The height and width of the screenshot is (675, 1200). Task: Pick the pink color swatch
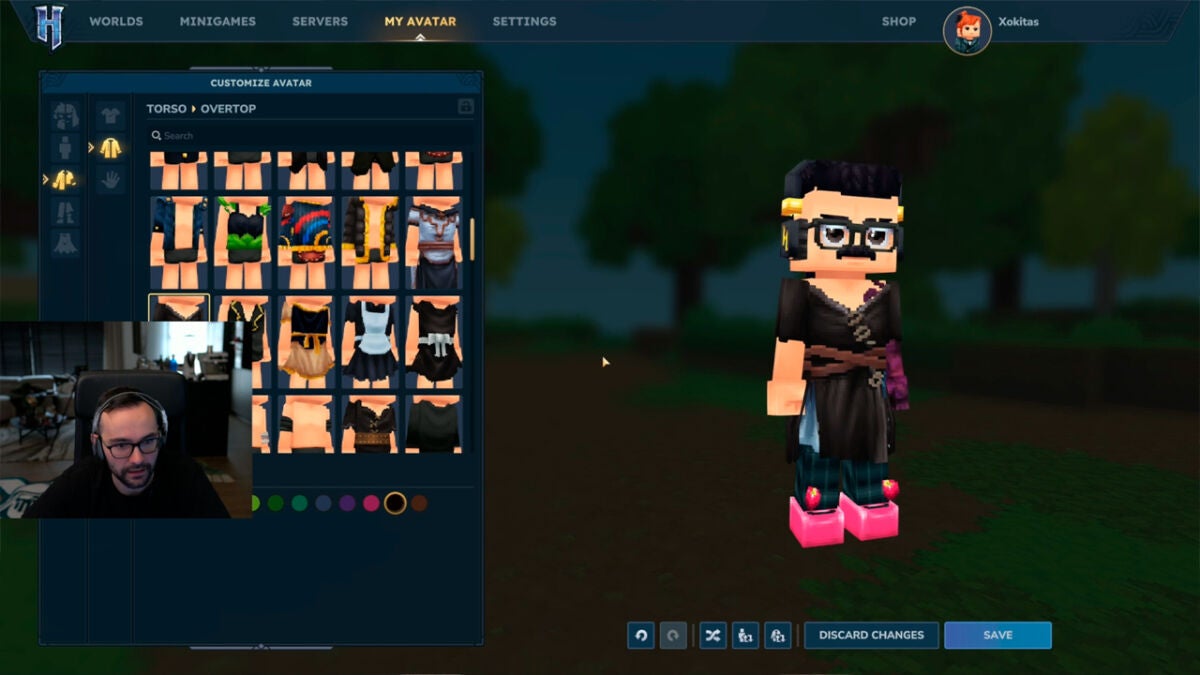point(371,503)
